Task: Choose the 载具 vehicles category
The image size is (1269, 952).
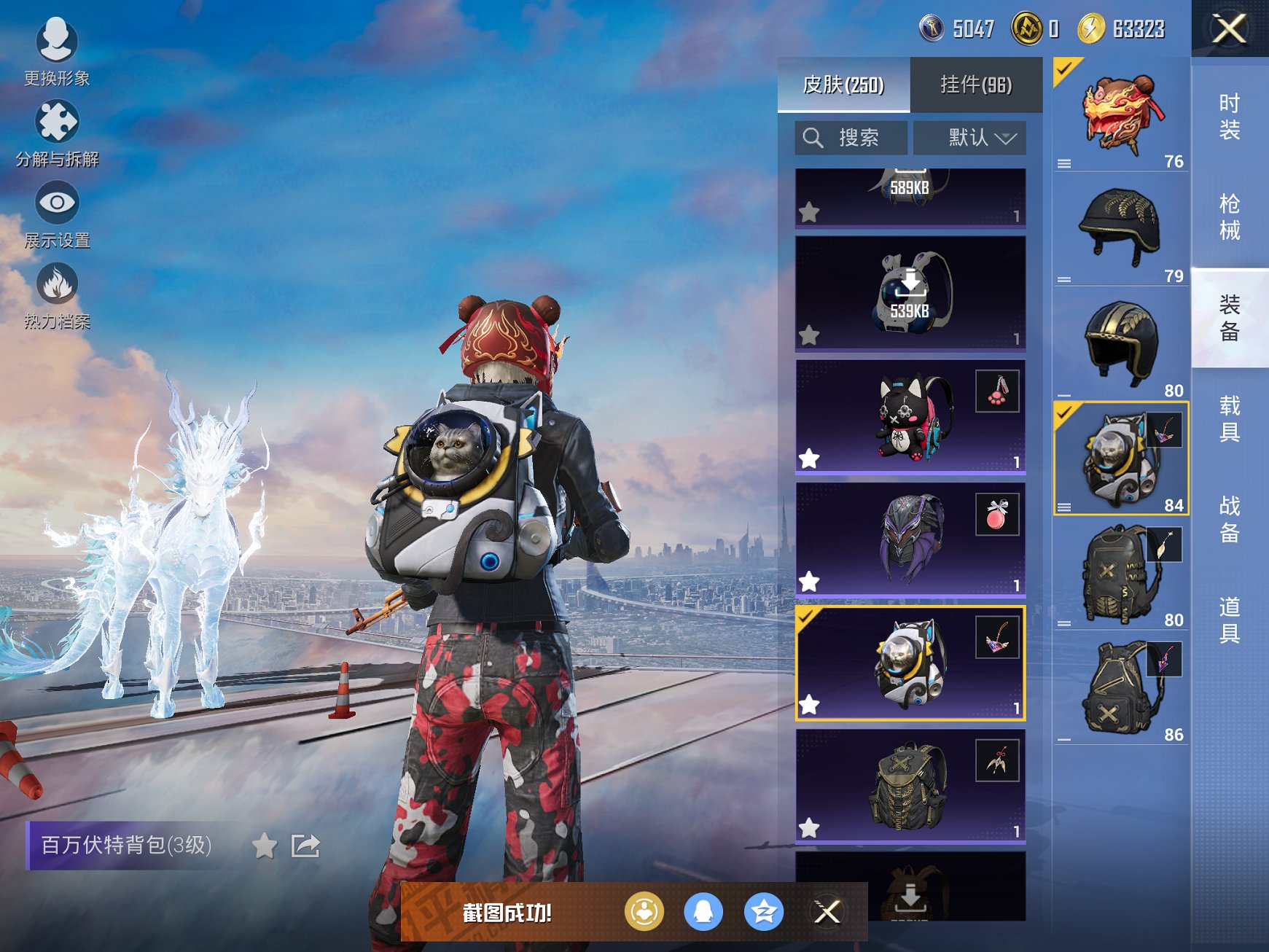Action: 1229,418
